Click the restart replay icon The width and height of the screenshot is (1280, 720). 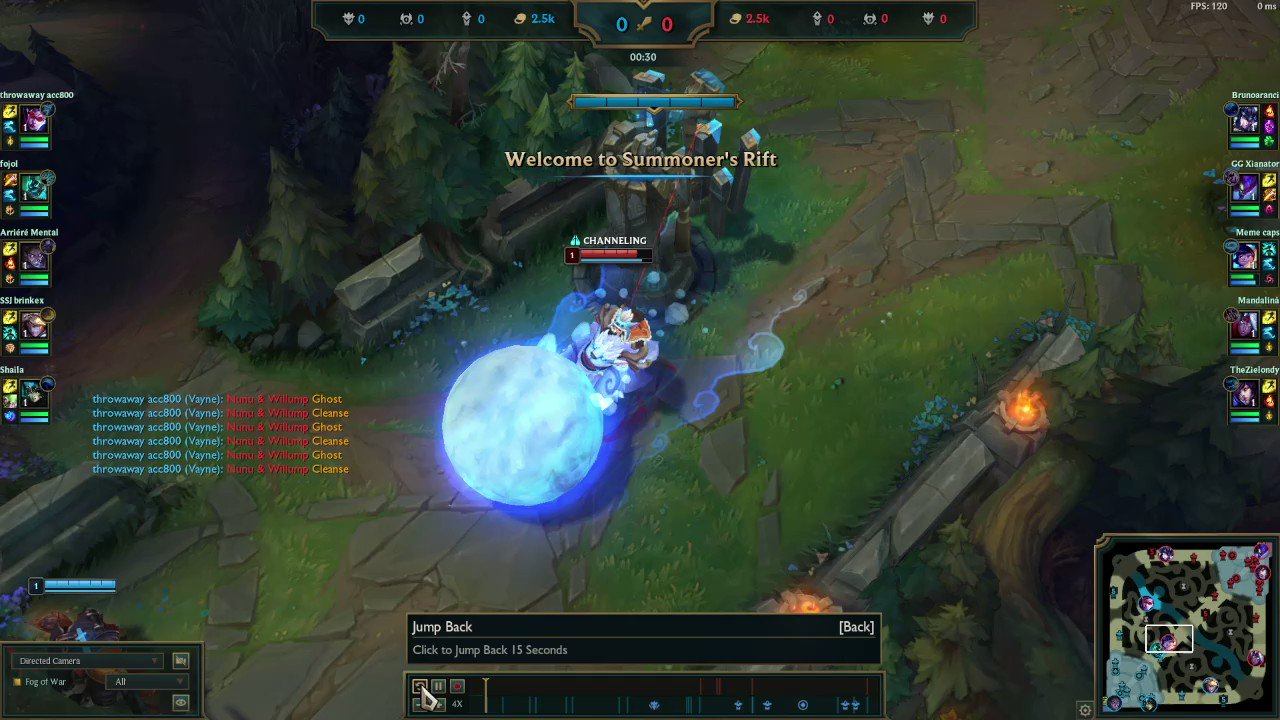point(420,686)
